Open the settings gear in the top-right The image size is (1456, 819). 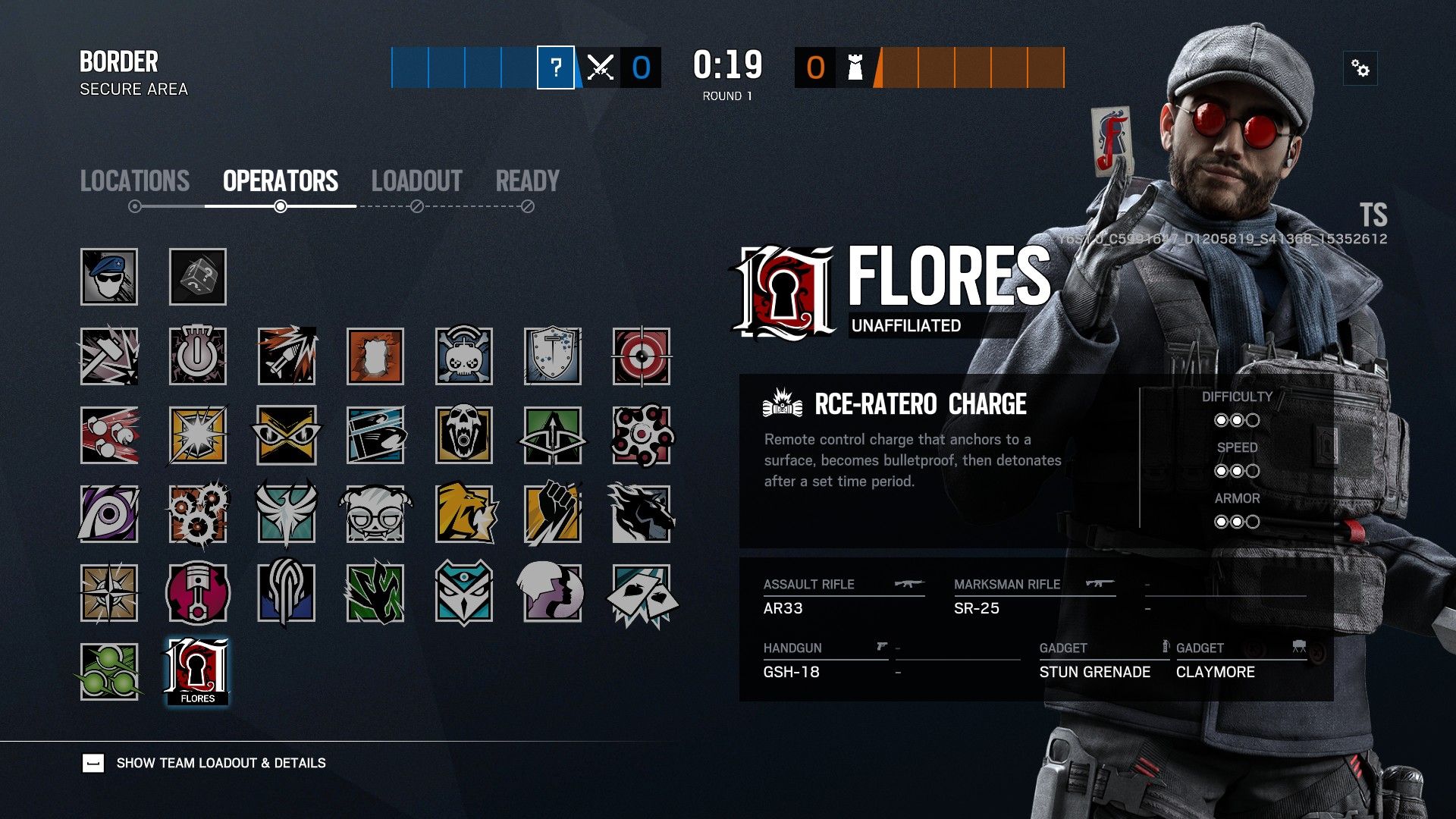tap(1361, 69)
